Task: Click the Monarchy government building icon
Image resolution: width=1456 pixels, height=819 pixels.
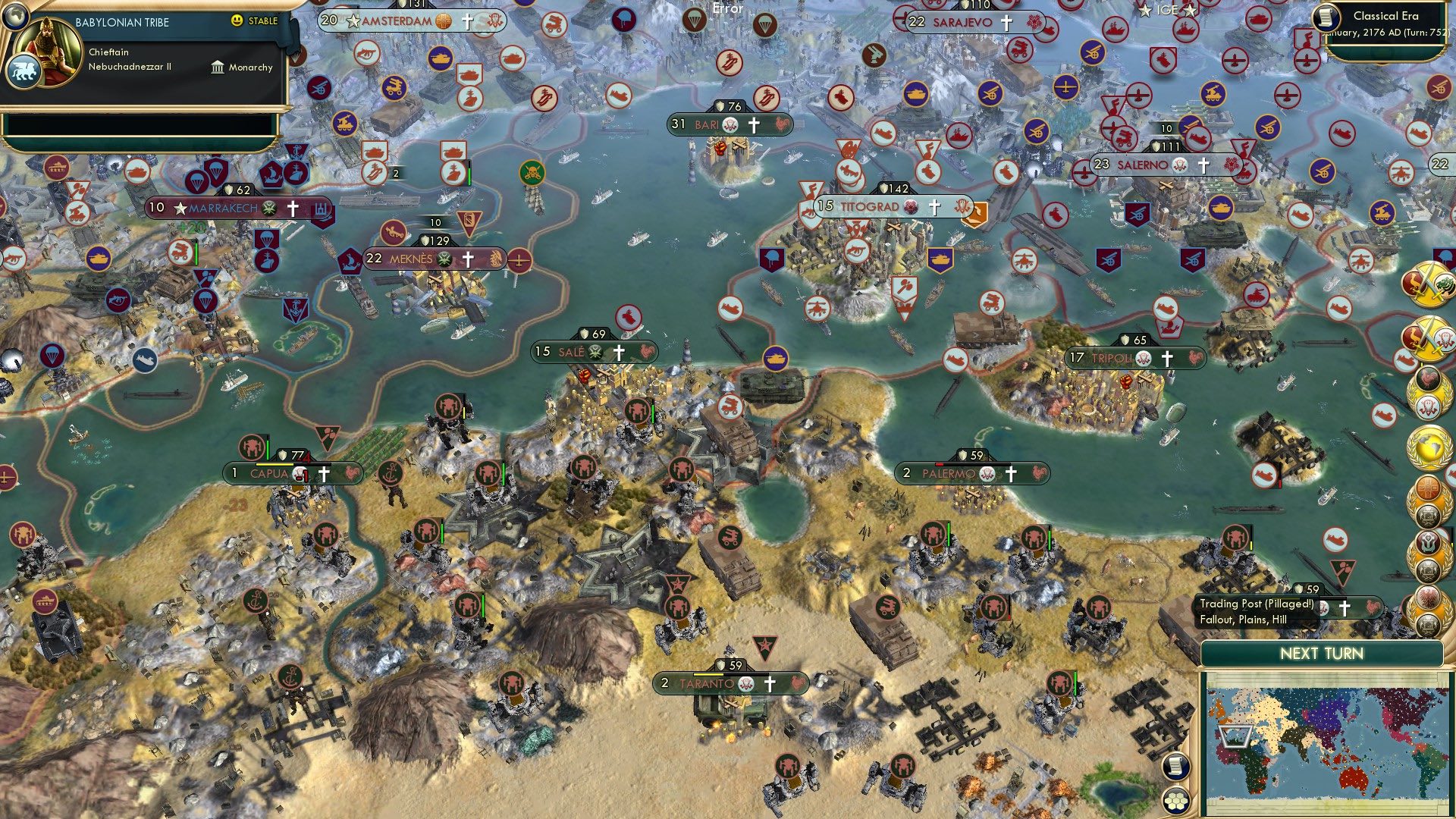Action: (x=216, y=67)
